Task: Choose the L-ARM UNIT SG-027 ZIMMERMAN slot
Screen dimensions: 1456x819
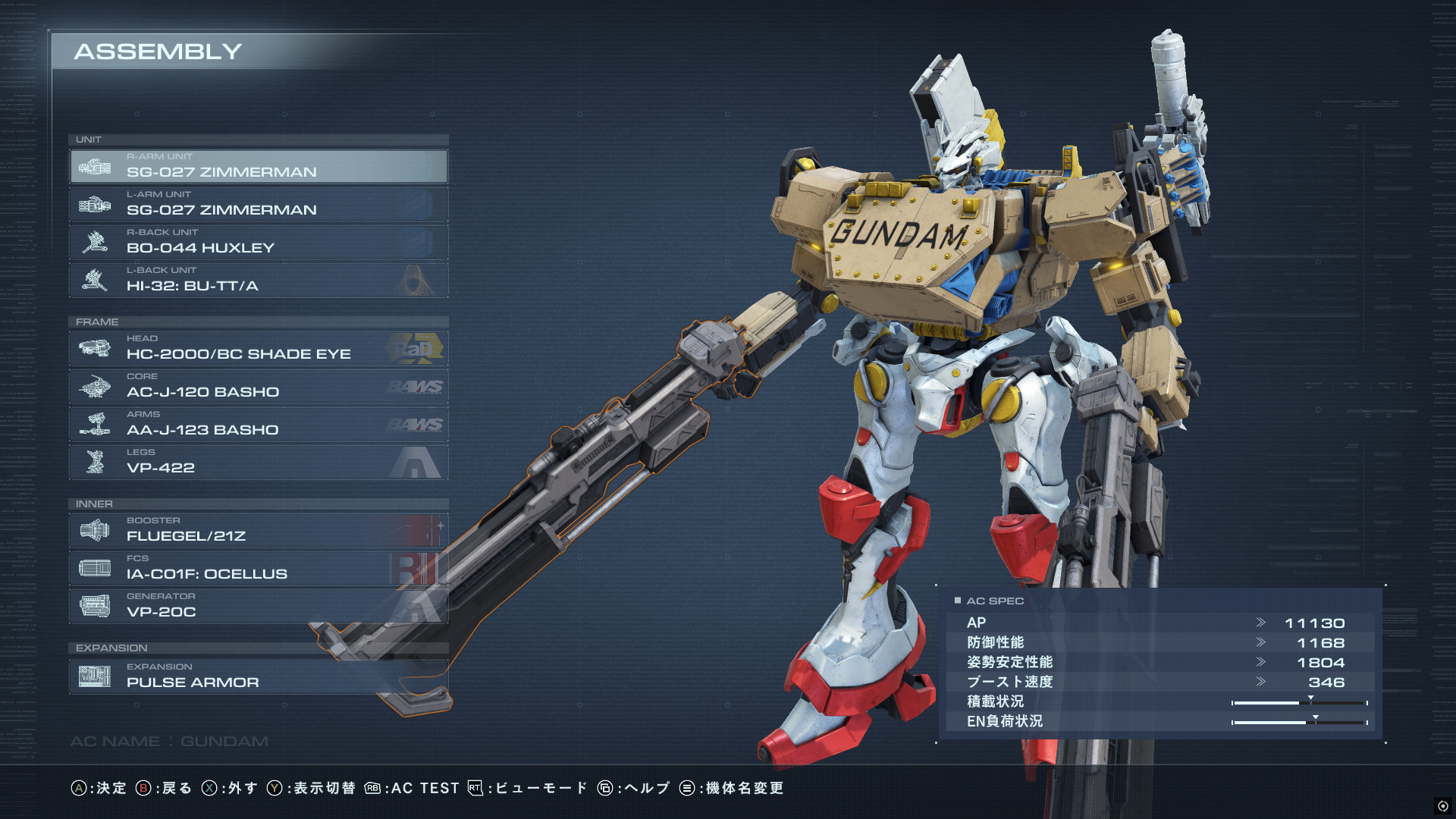Action: tap(258, 204)
